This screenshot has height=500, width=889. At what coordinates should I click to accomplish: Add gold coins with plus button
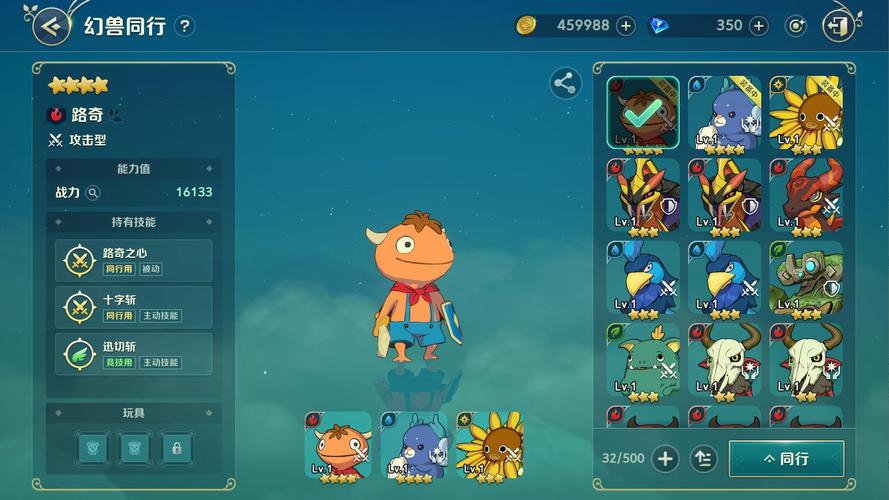626,26
